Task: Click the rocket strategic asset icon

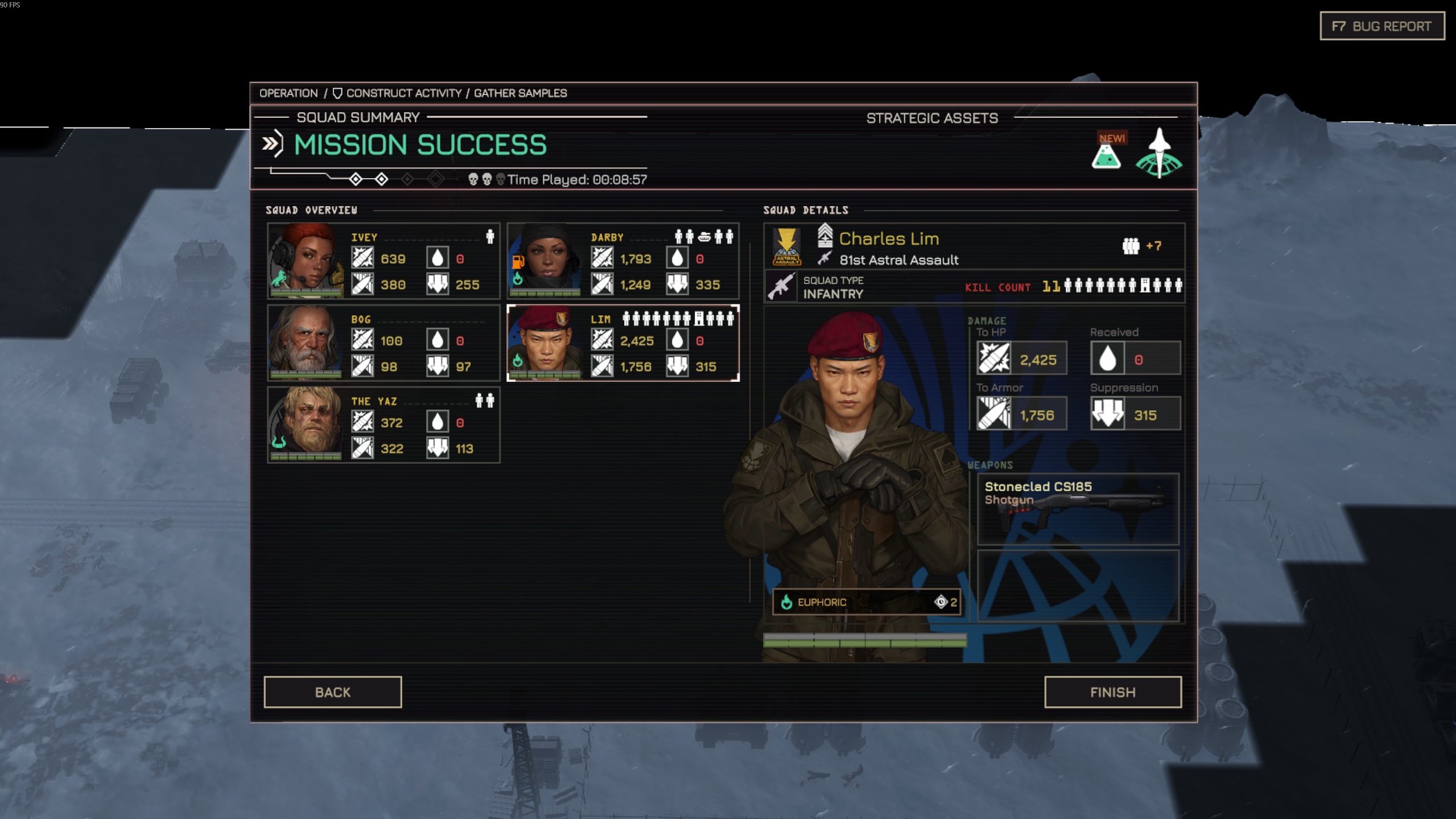Action: pyautogui.click(x=1158, y=154)
